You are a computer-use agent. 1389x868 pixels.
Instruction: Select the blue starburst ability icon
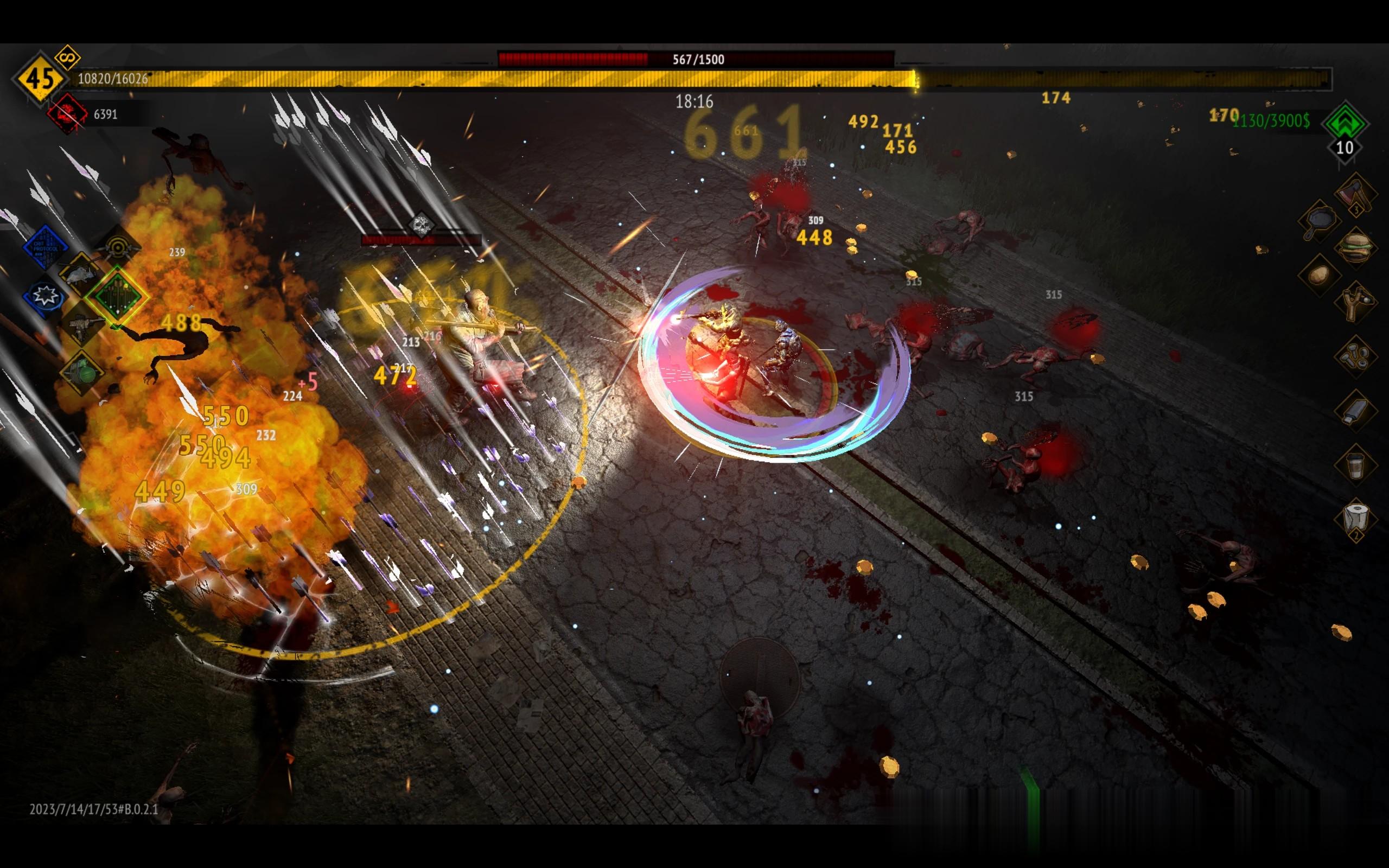coord(45,296)
